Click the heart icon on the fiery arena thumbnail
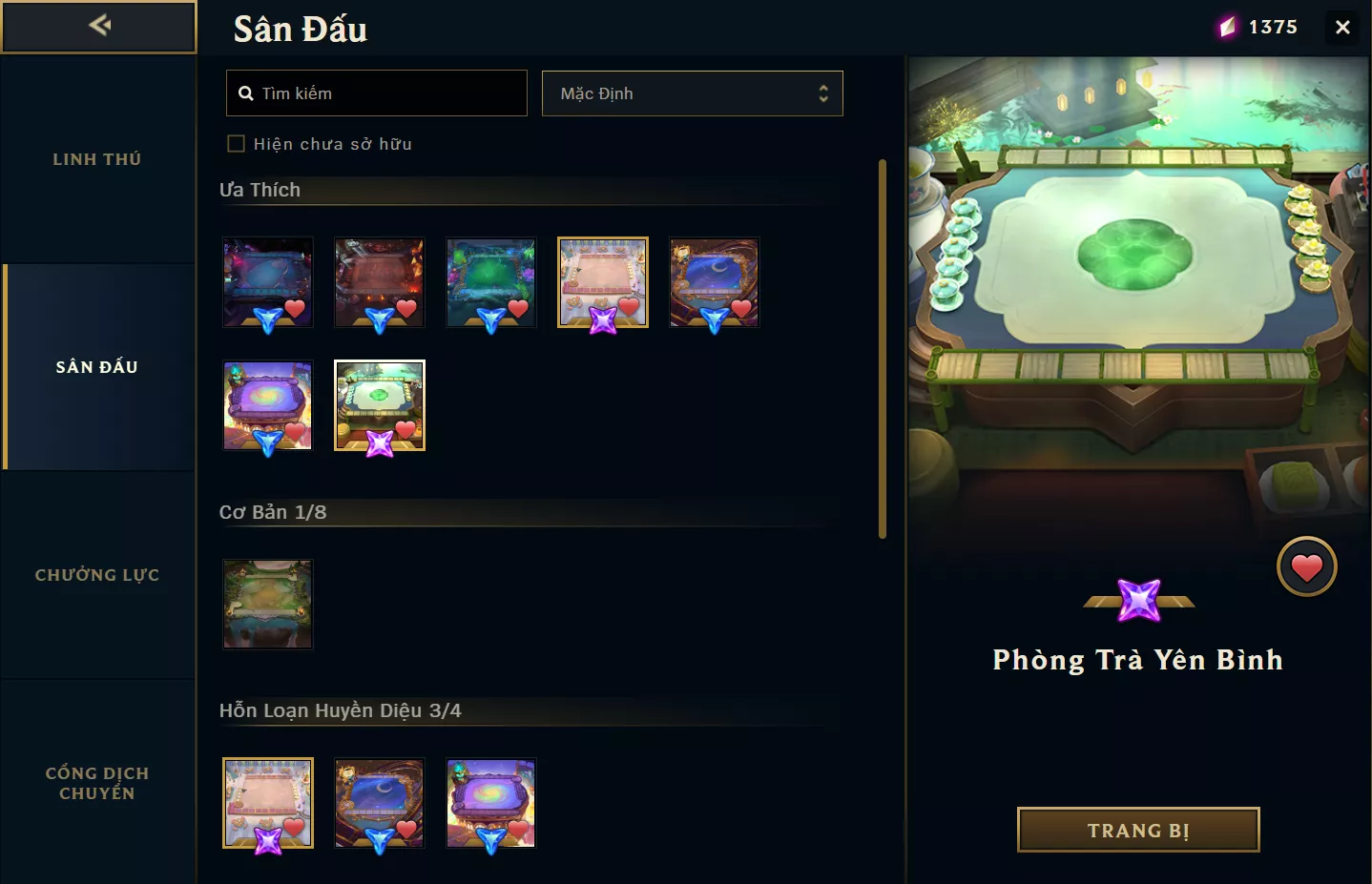Viewport: 1372px width, 884px height. pyautogui.click(x=406, y=308)
